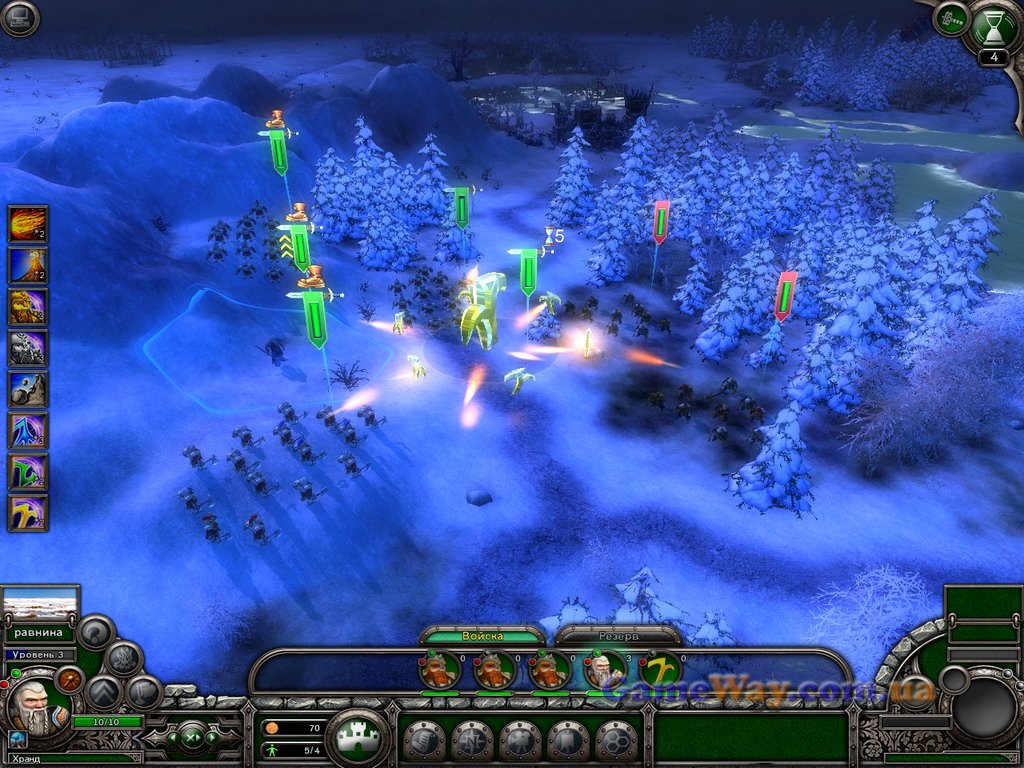
Task: Select next unit with the right arrow
Action: pyautogui.click(x=211, y=738)
